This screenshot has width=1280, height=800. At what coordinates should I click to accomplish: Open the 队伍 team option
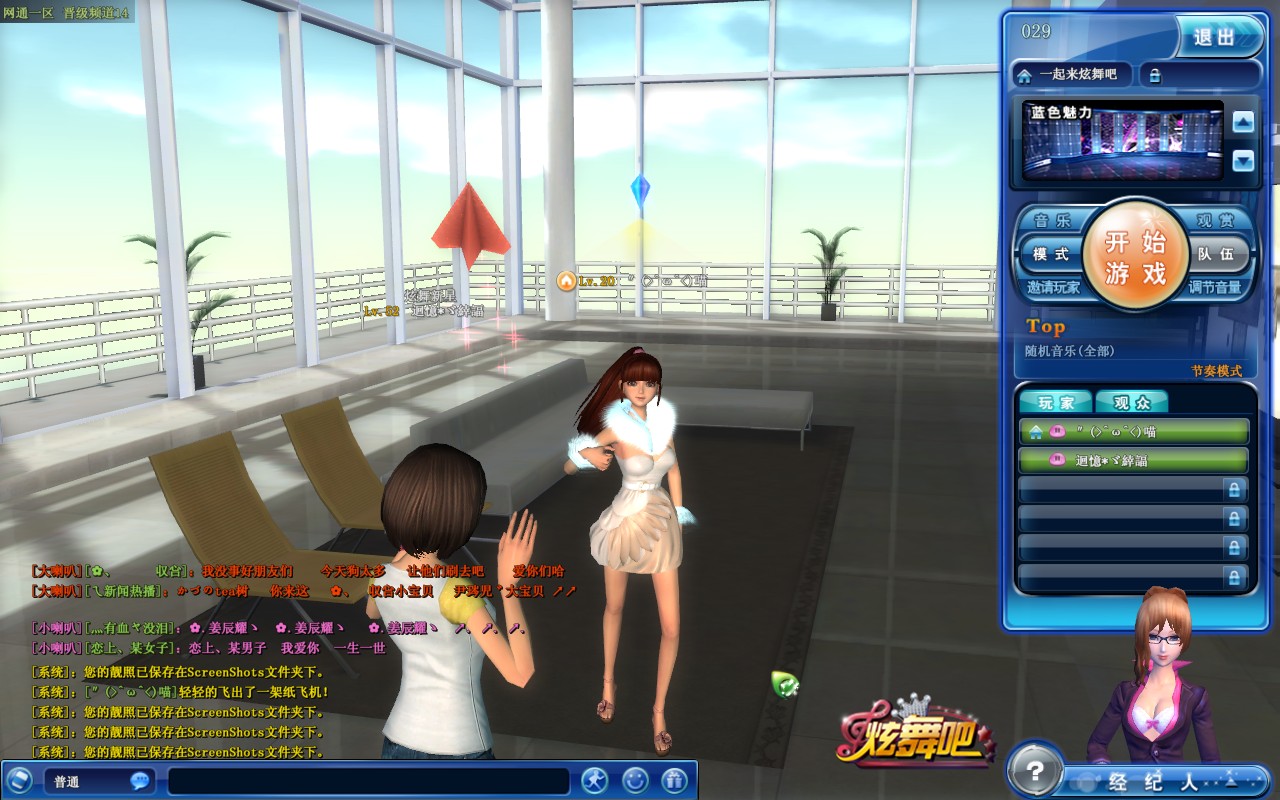click(x=1218, y=254)
